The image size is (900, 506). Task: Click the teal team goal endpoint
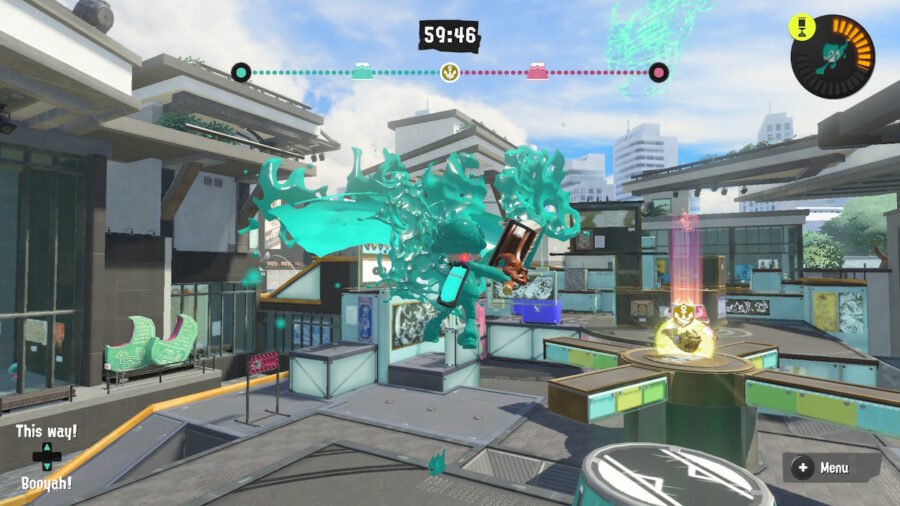coord(240,72)
